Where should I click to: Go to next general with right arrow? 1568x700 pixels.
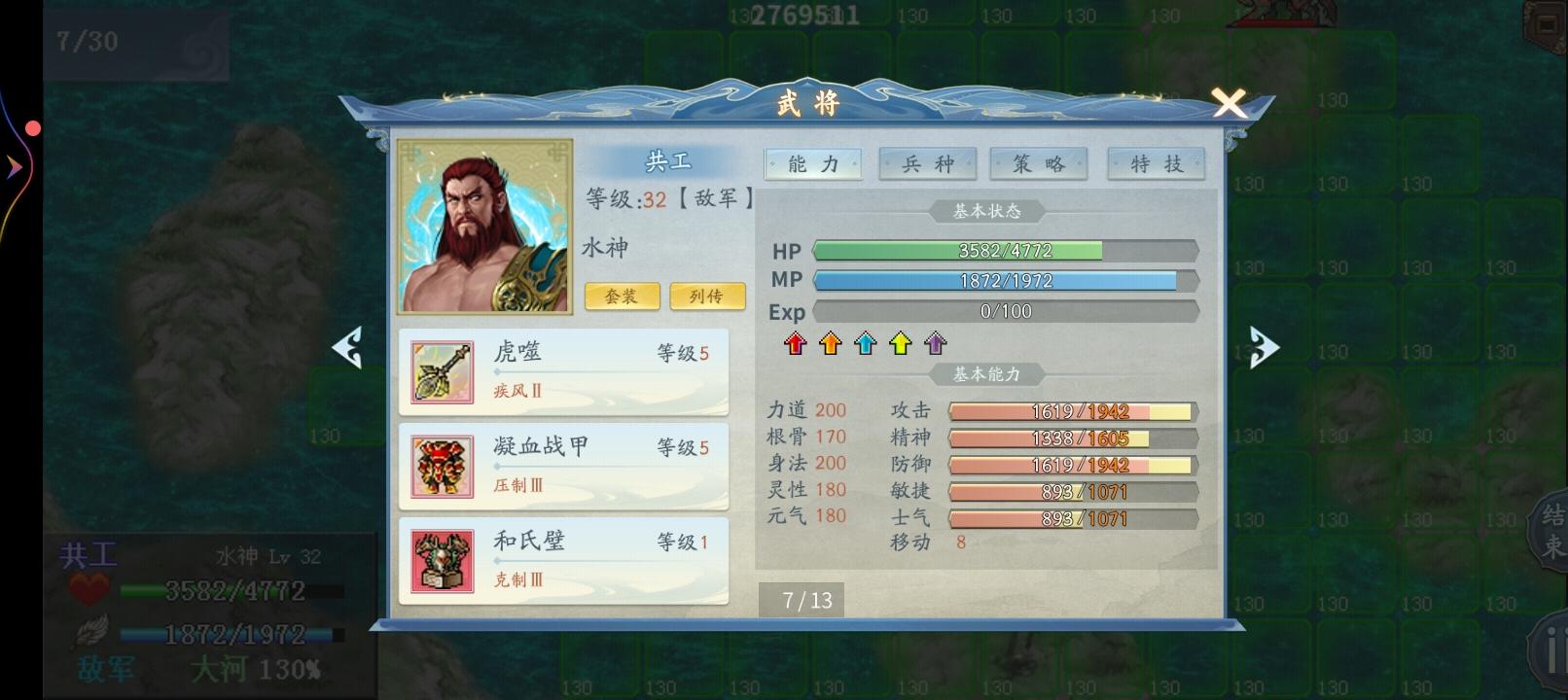[x=1264, y=346]
